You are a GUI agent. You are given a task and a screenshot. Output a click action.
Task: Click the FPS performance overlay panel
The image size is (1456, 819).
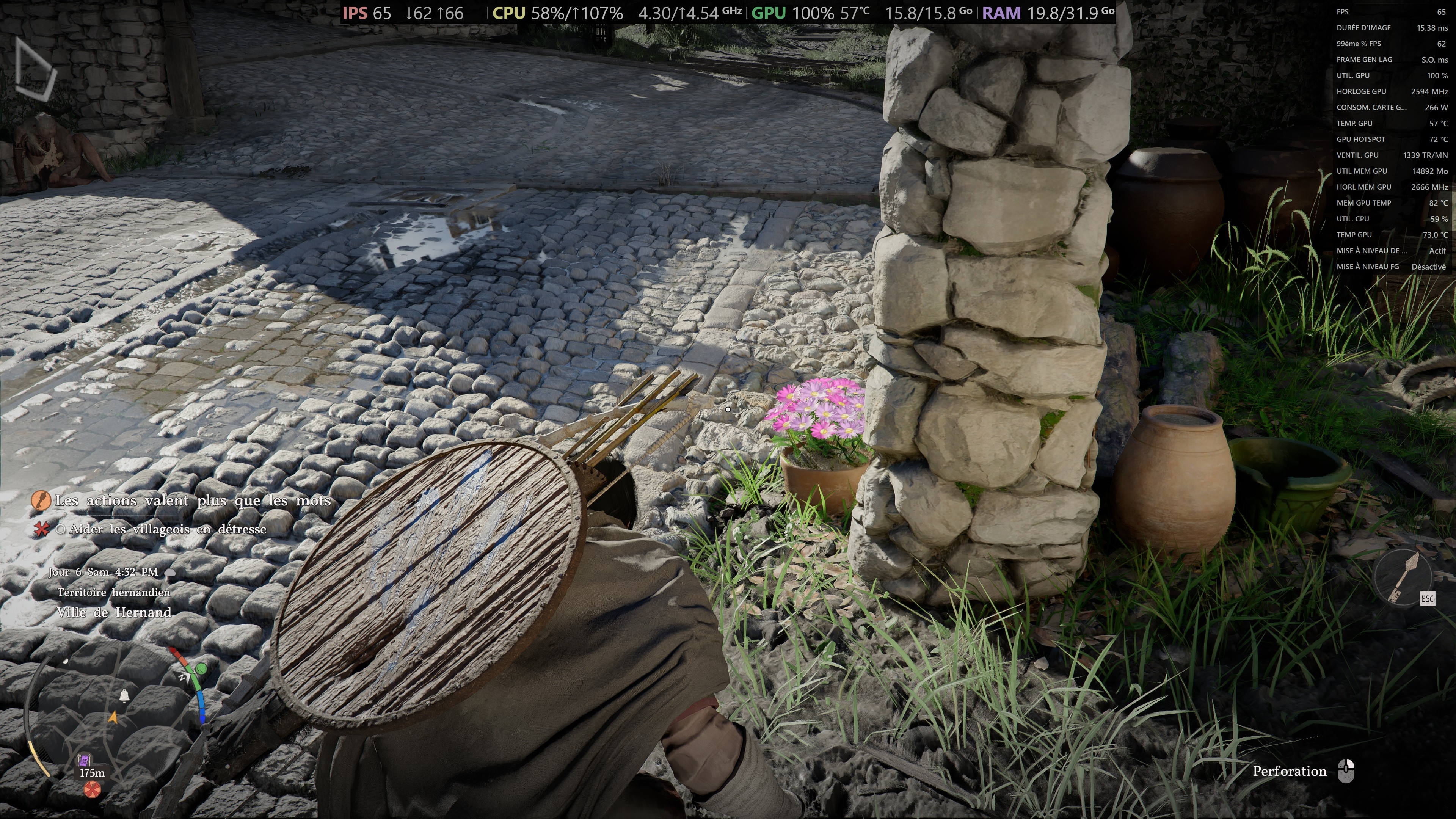click(x=1391, y=139)
